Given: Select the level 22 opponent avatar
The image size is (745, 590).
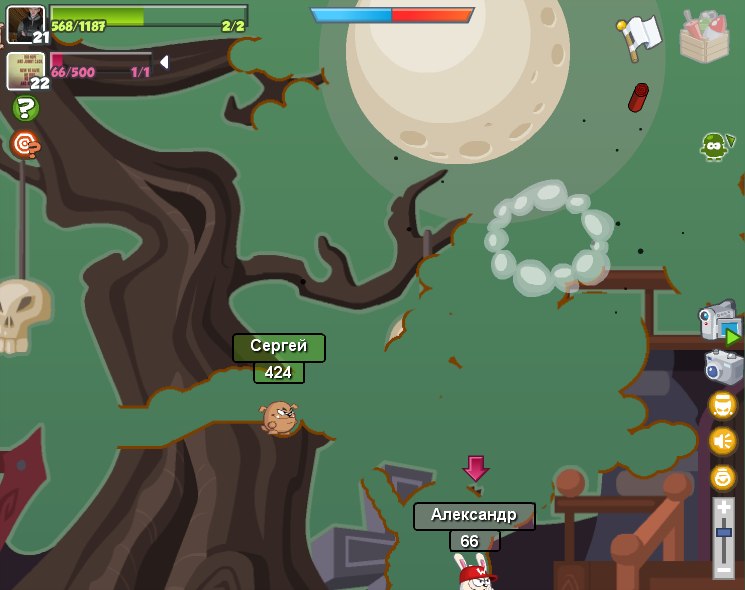Looking at the screenshot, I should pyautogui.click(x=25, y=70).
